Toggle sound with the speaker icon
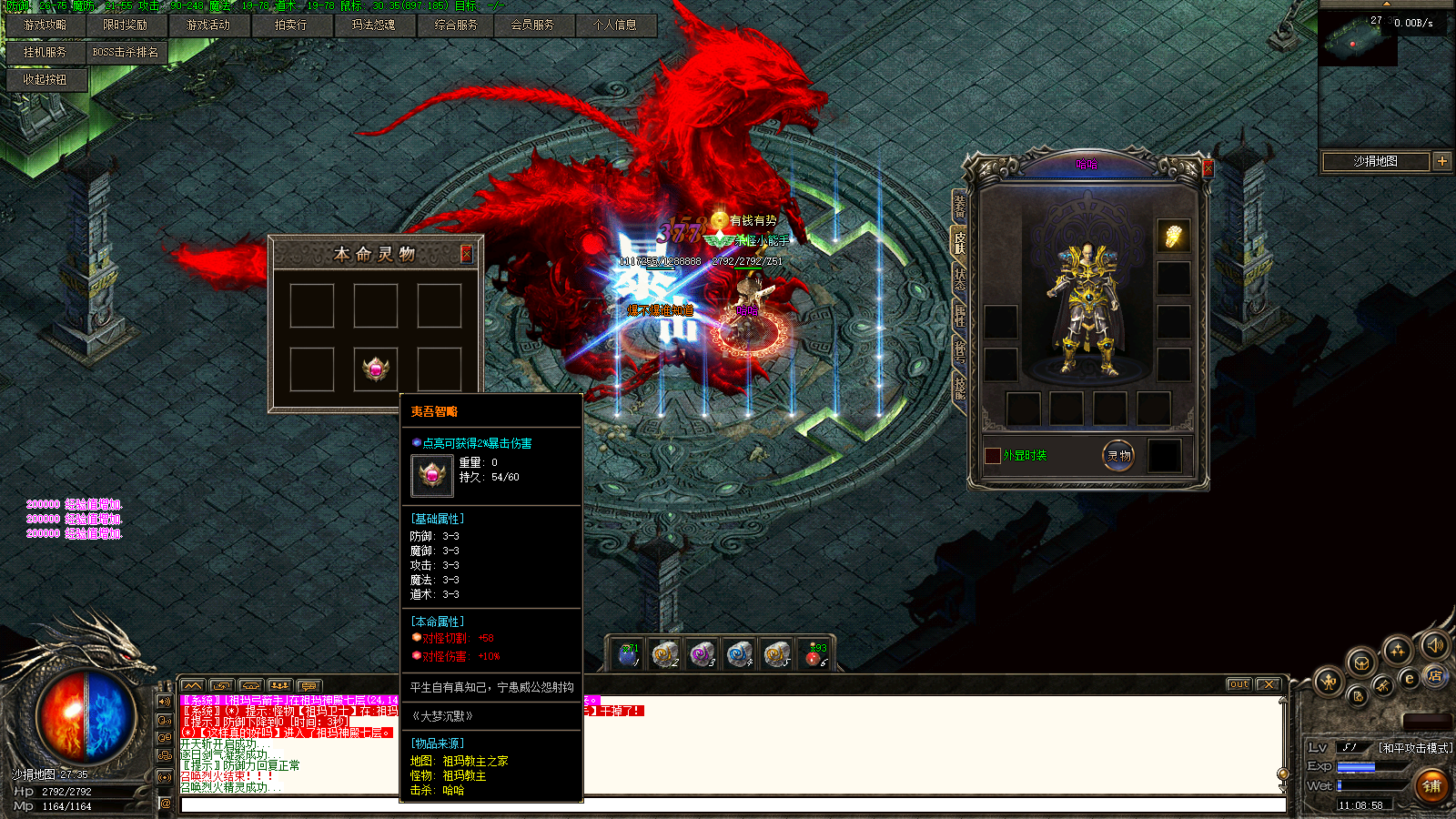The height and width of the screenshot is (819, 1456). pyautogui.click(x=1434, y=645)
